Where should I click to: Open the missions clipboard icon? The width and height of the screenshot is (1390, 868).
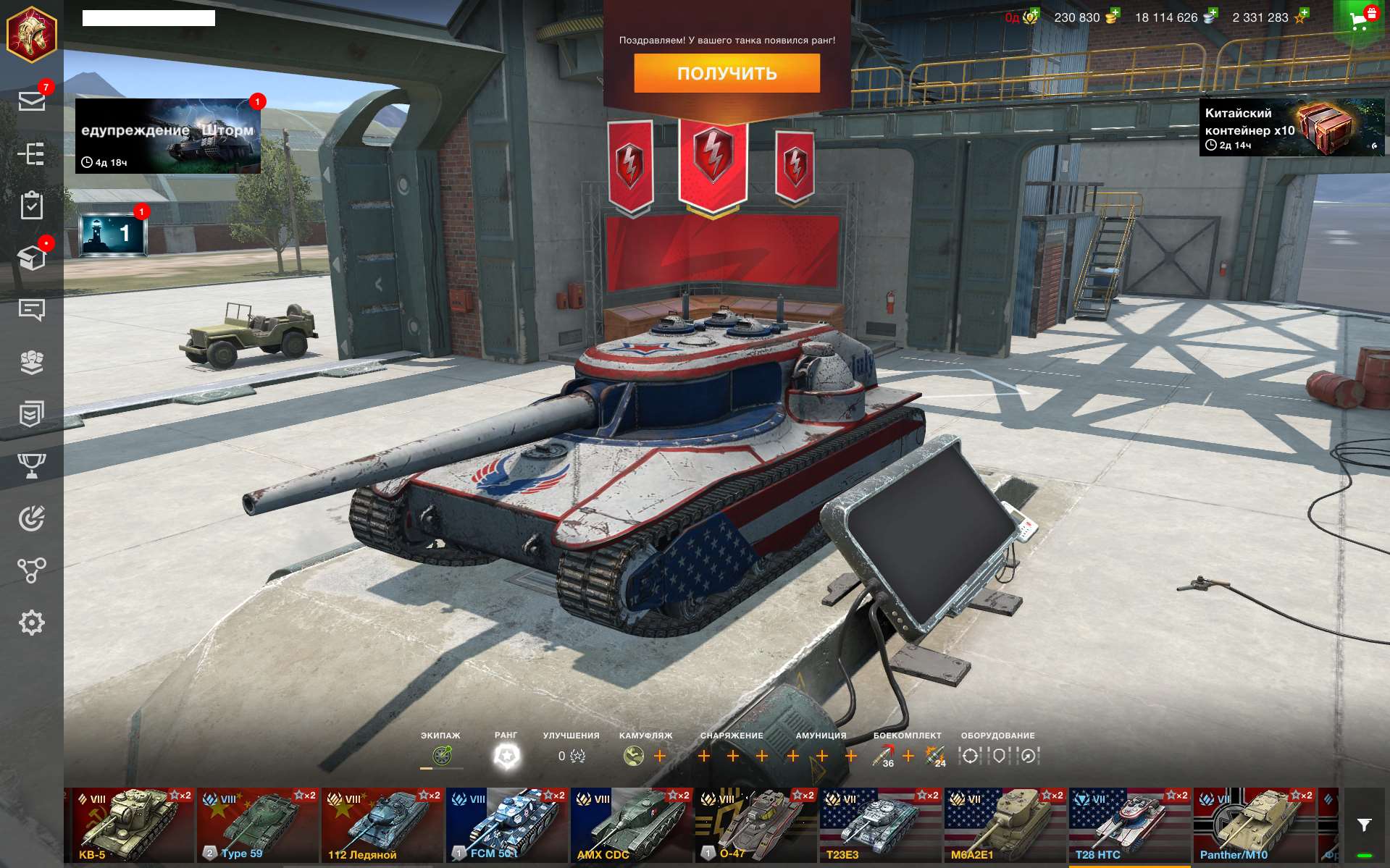[32, 208]
